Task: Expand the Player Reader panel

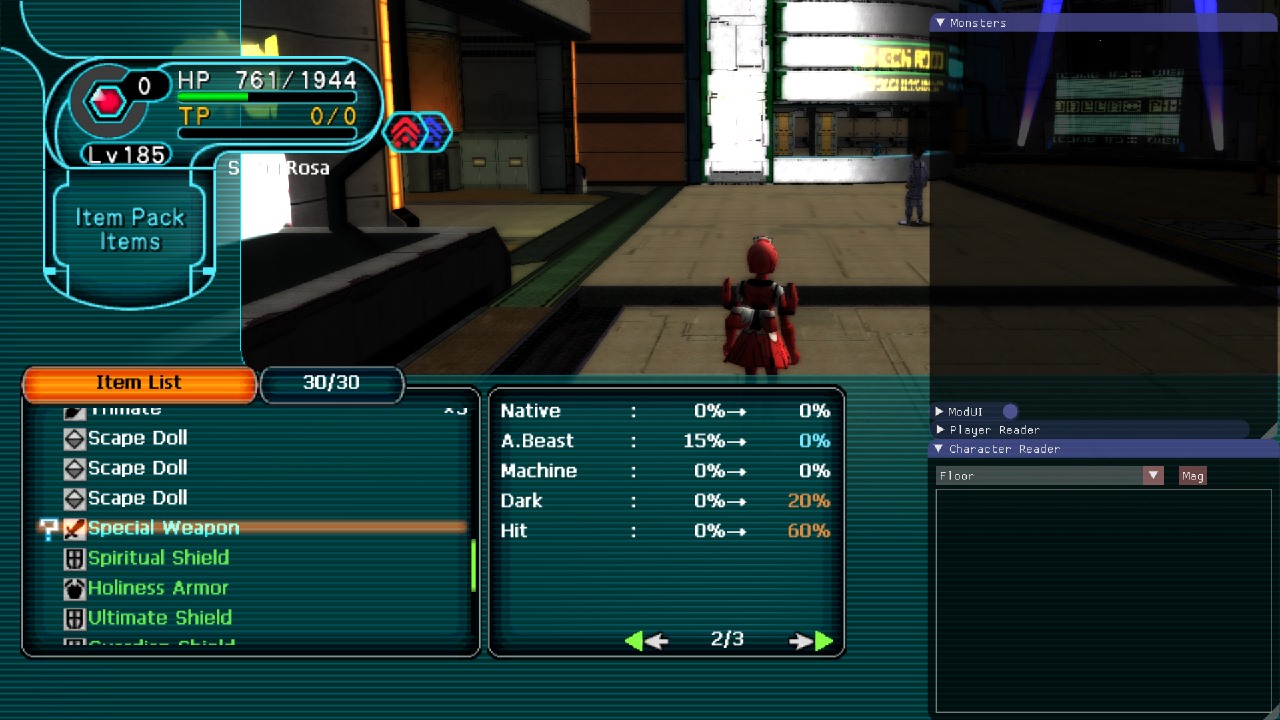Action: pos(940,430)
